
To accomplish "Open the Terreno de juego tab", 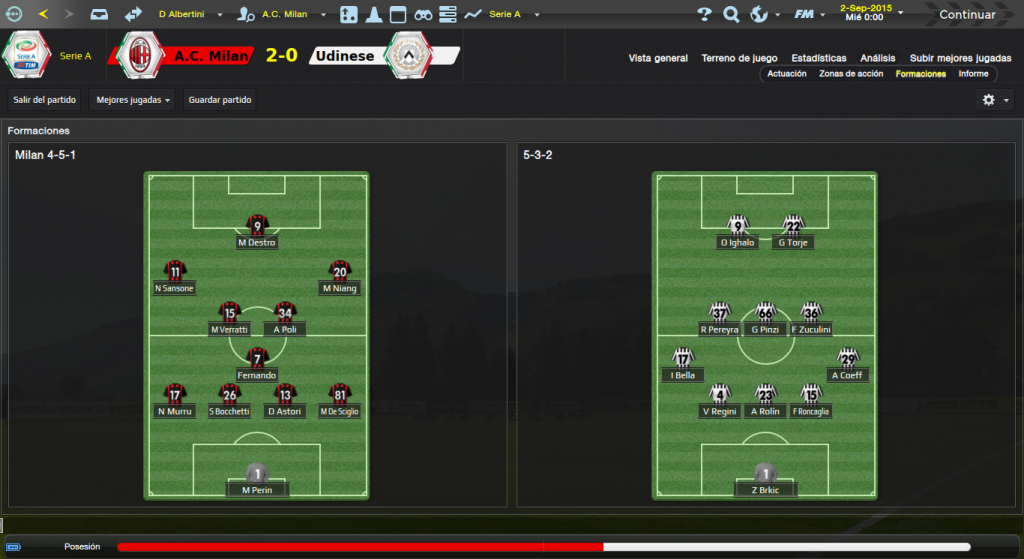I will coord(741,58).
